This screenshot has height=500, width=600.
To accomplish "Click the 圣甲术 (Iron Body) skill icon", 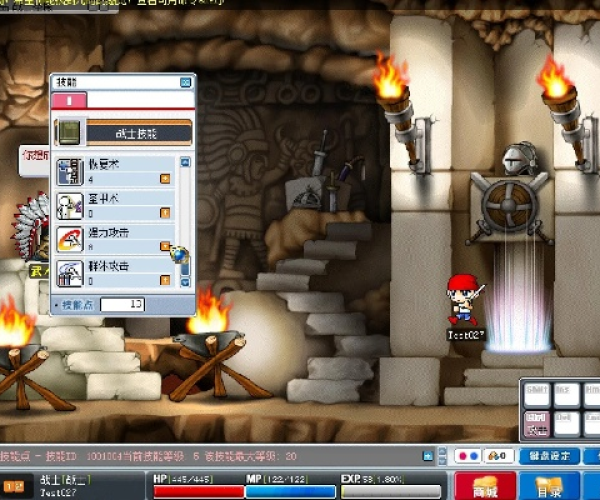I will click(x=69, y=205).
